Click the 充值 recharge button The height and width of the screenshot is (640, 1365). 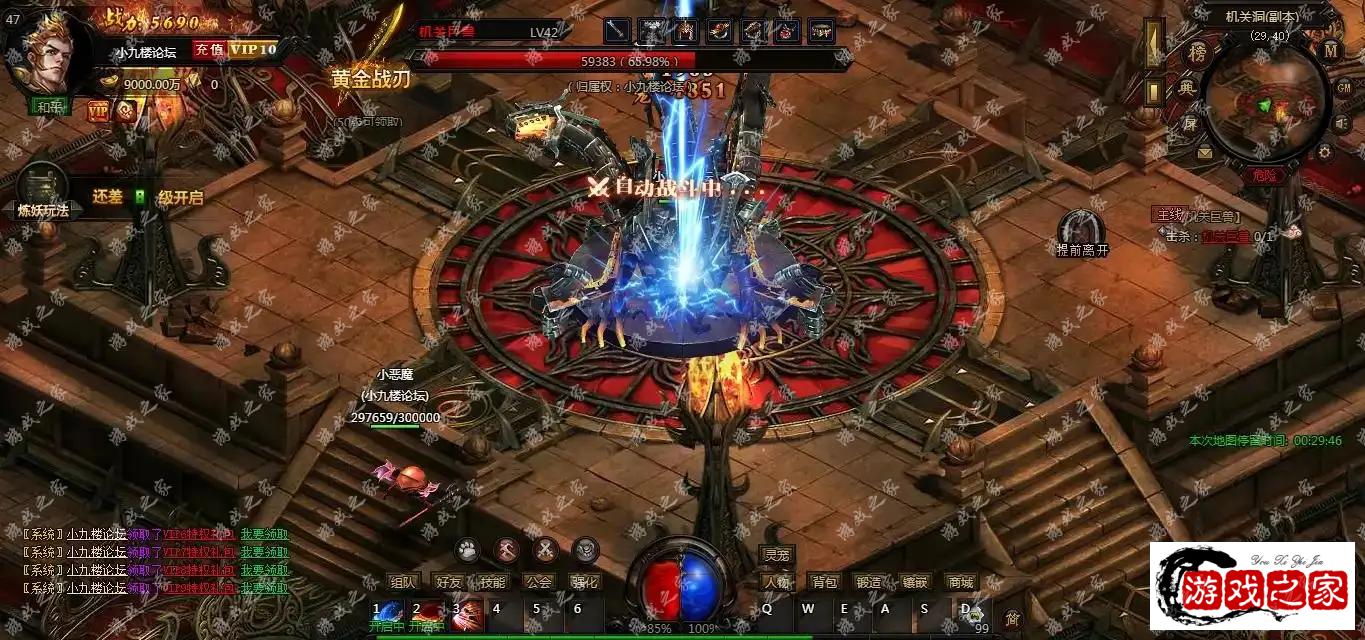[x=209, y=49]
